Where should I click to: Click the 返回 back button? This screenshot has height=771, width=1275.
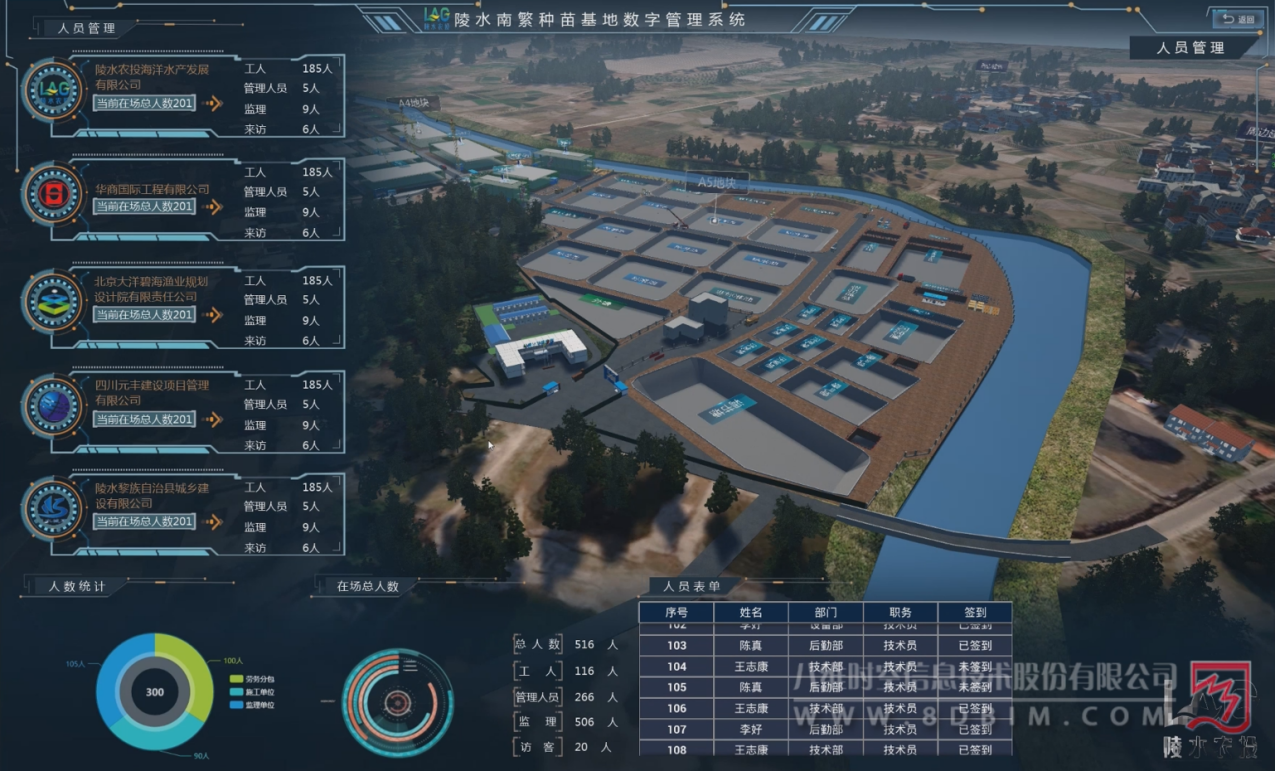point(1237,19)
